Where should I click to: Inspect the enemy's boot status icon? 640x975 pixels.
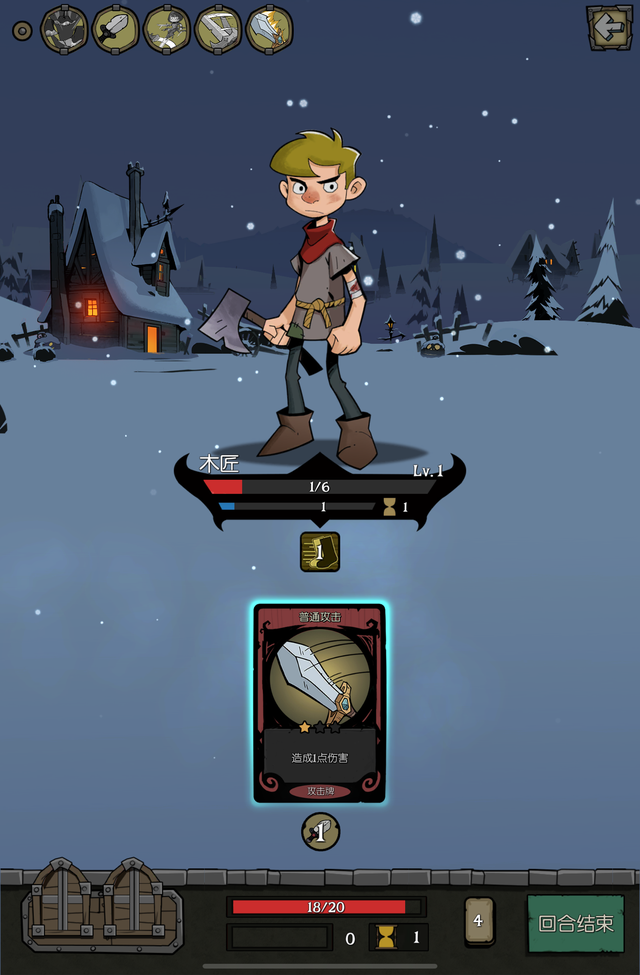click(x=320, y=552)
